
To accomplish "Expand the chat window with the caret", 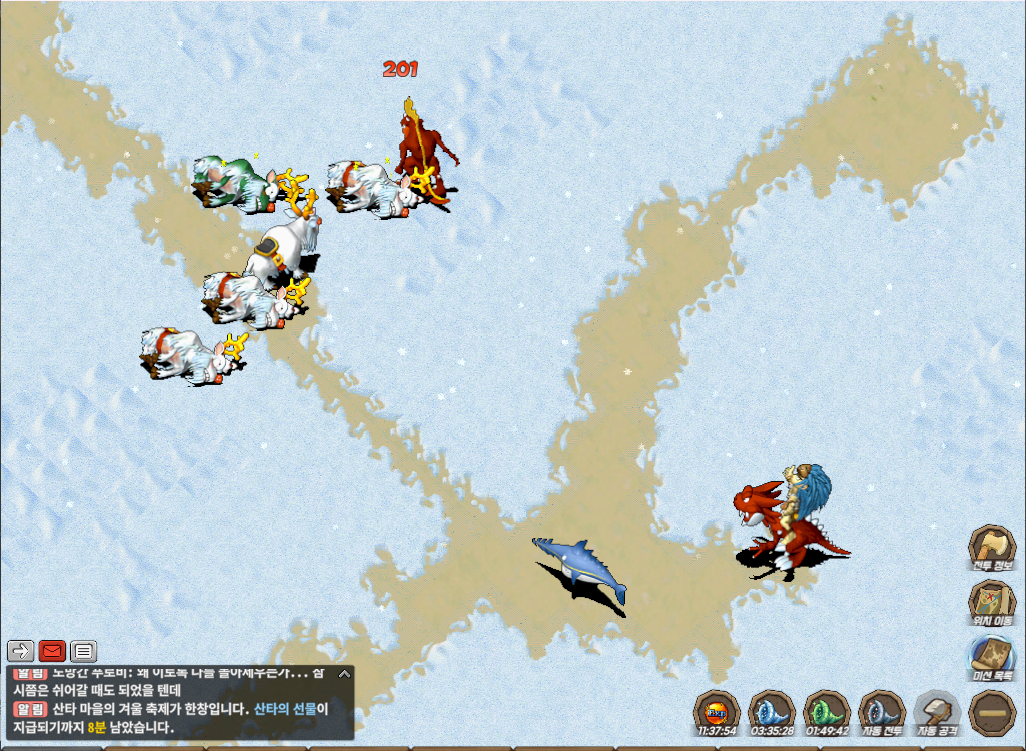I will tap(343, 674).
